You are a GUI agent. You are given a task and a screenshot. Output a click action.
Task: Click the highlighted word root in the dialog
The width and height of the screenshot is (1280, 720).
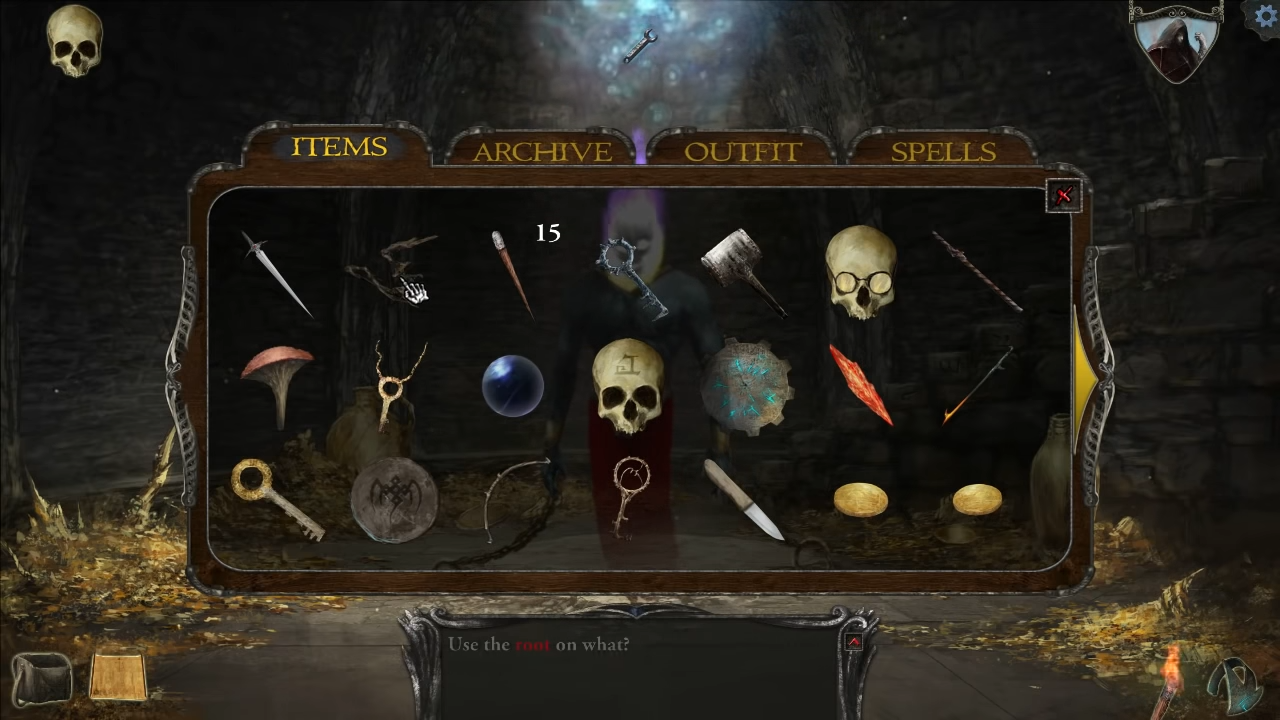click(531, 645)
